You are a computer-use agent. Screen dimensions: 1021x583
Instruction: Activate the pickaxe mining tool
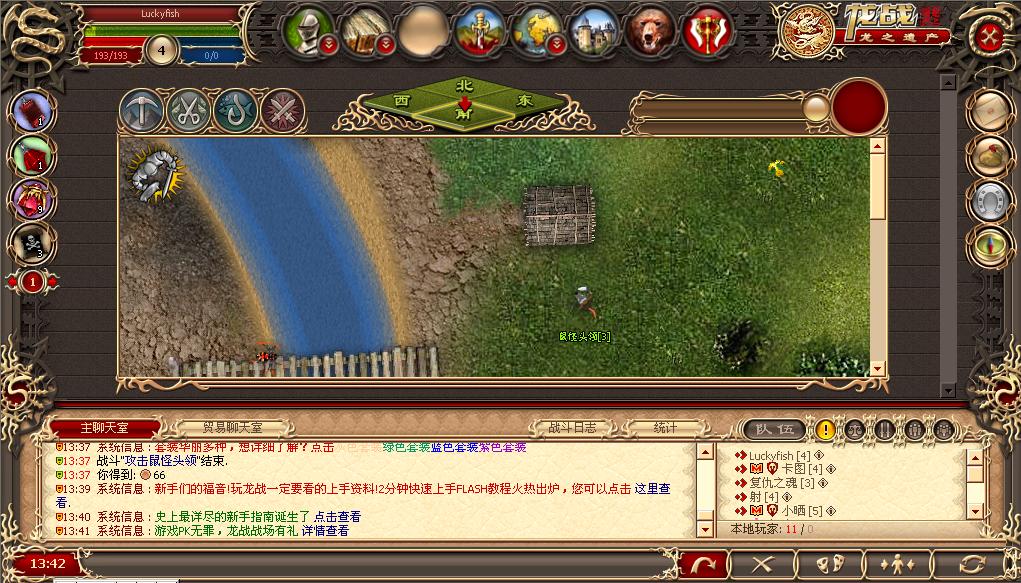141,111
